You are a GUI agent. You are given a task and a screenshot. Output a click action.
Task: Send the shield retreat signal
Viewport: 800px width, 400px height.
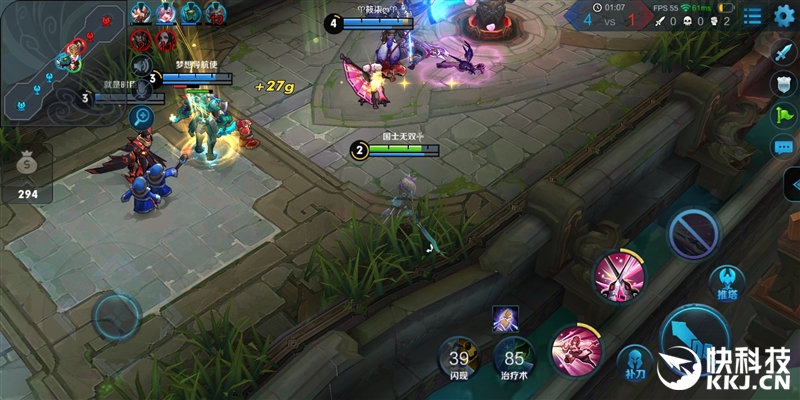pos(784,84)
